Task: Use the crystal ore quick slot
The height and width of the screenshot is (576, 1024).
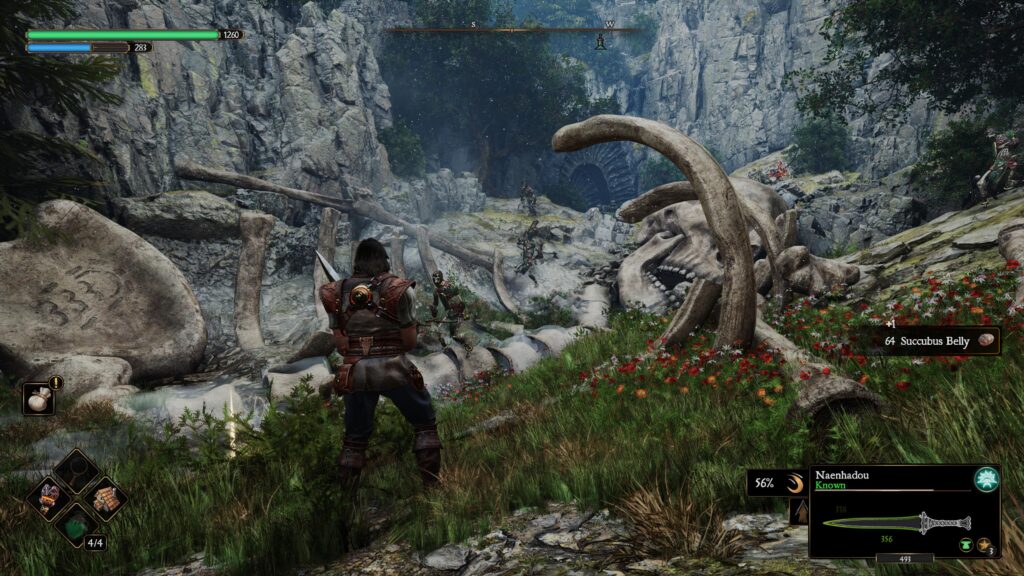Action: pyautogui.click(x=49, y=496)
